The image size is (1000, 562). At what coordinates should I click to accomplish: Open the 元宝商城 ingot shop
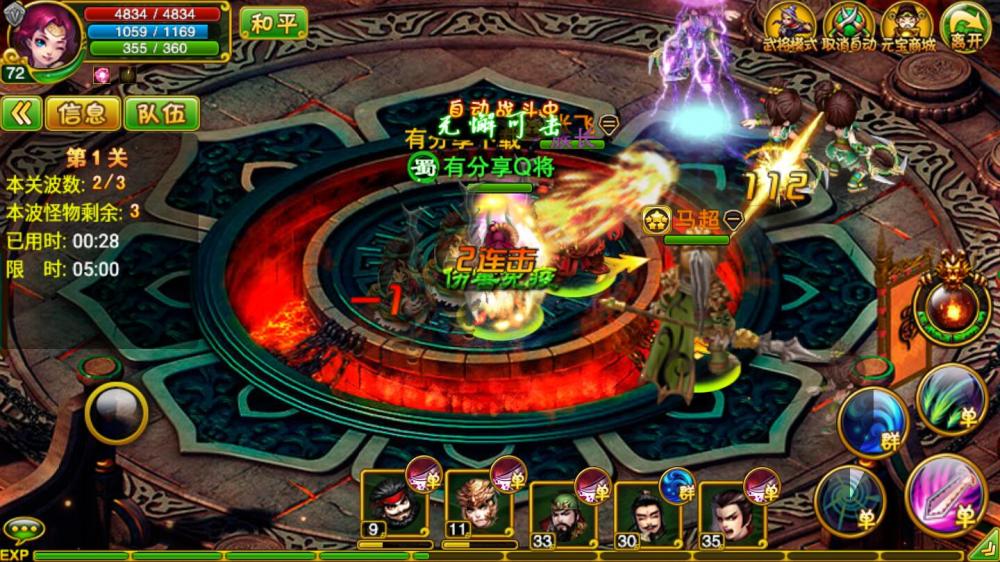click(907, 24)
